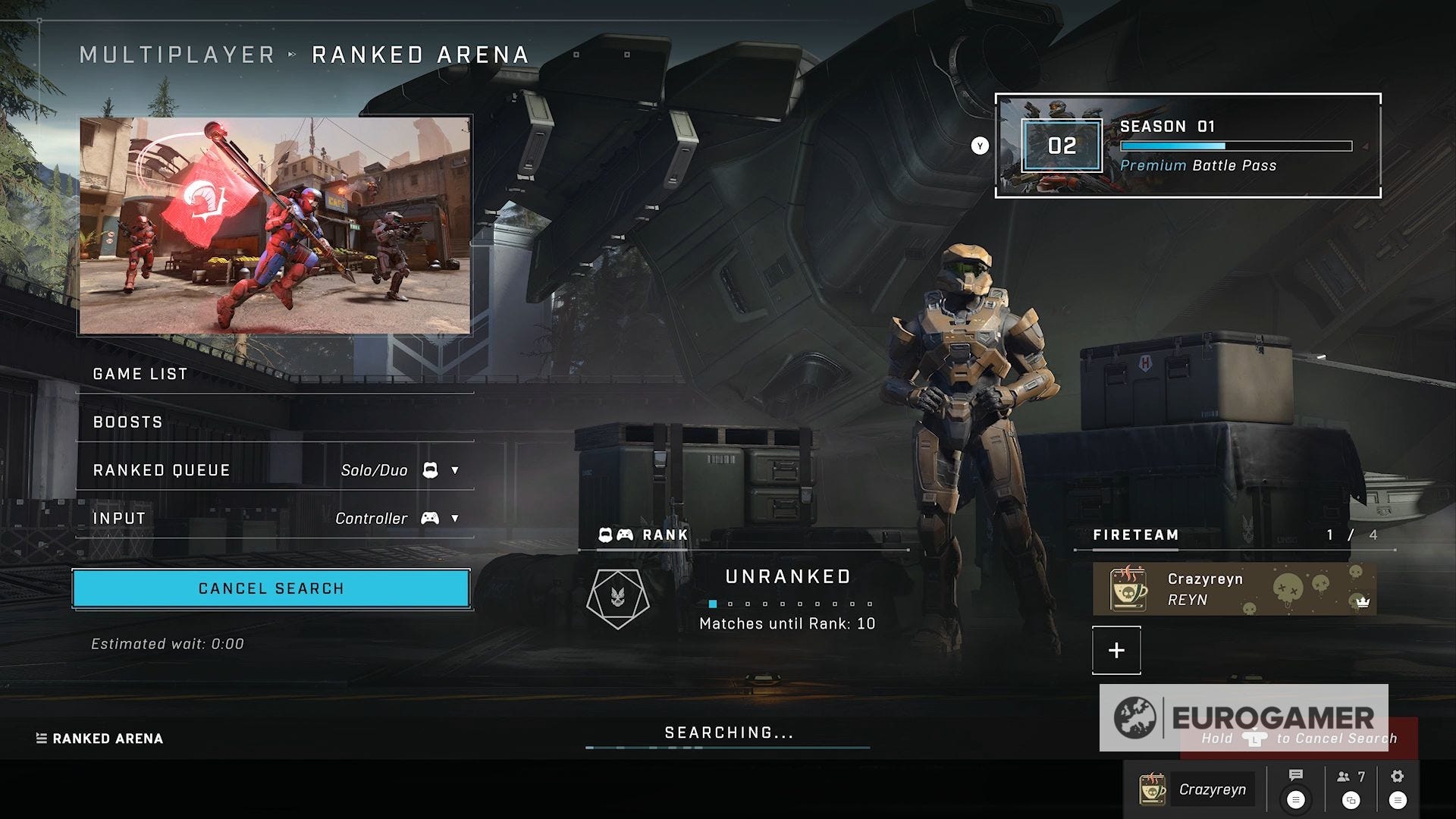
Task: Select the Game List menu item
Action: pos(139,373)
